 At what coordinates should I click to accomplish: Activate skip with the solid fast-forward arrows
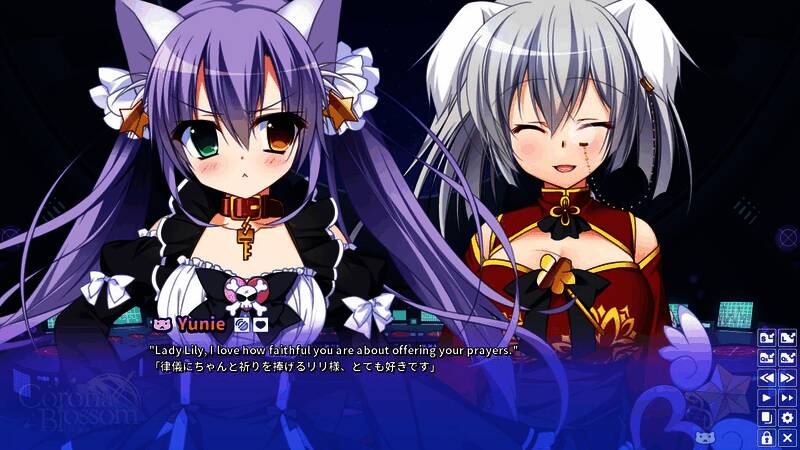787,398
